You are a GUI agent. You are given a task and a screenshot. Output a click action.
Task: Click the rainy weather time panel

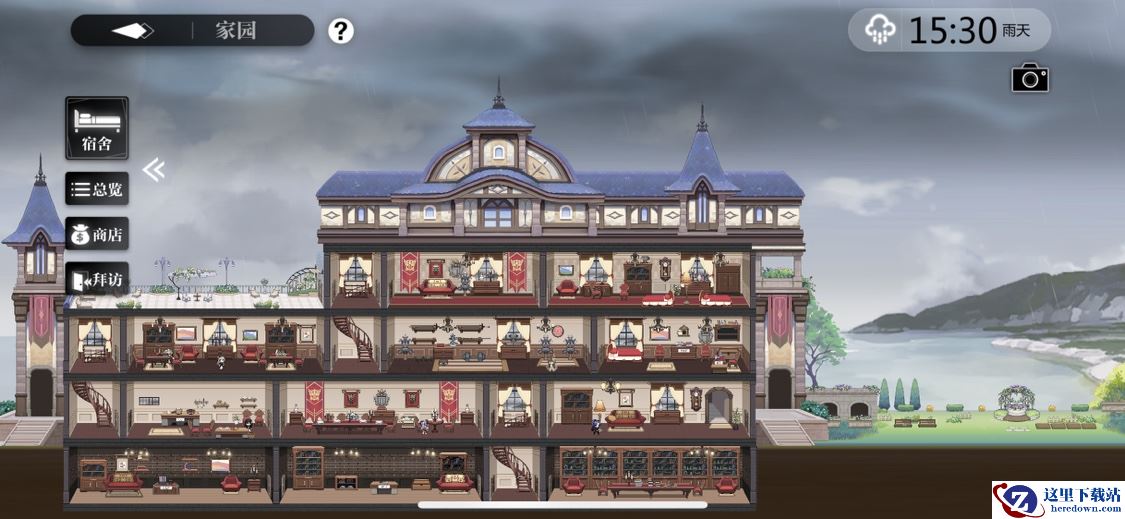[x=949, y=31]
